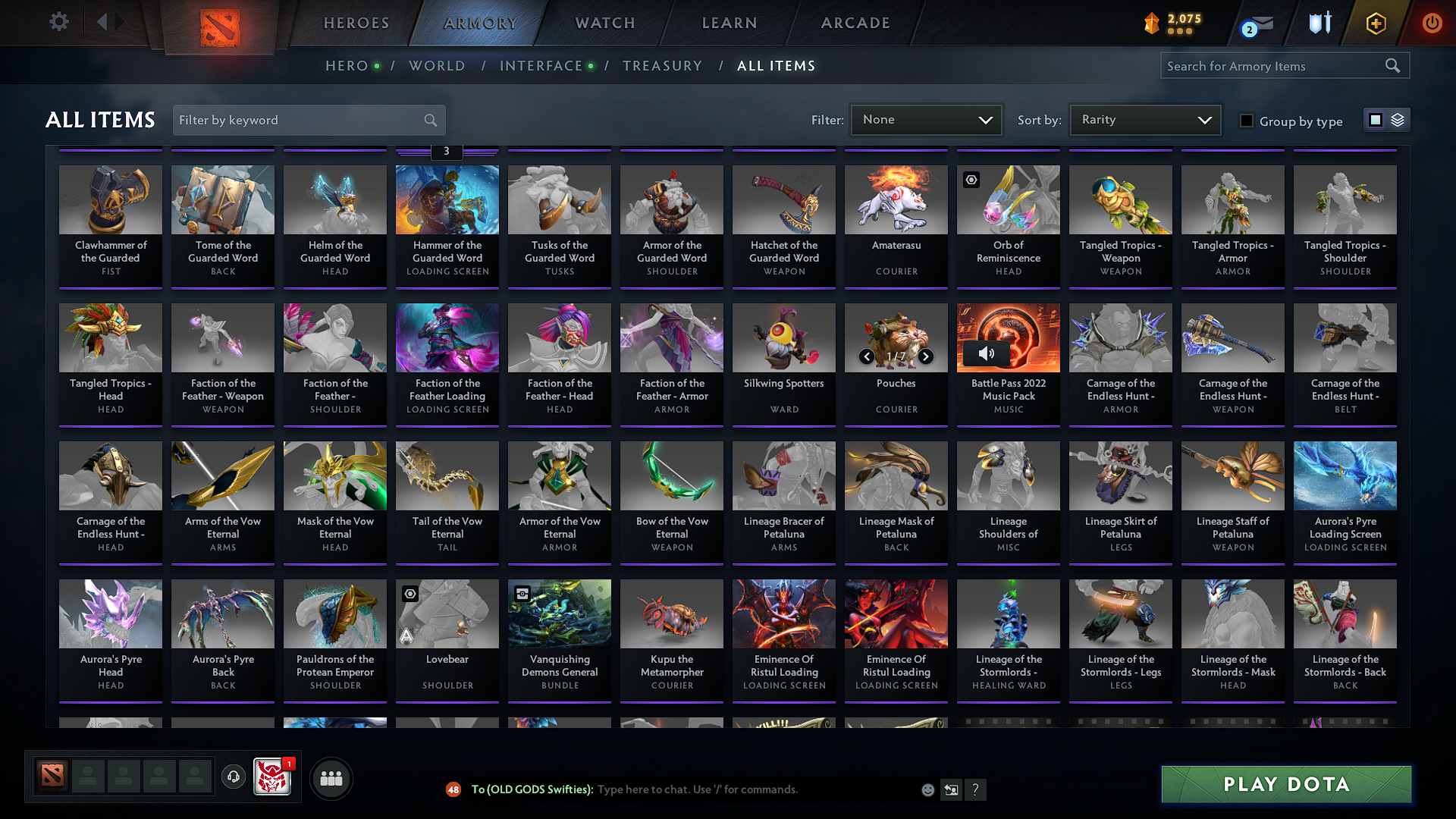Click the shield and sword Battle Report icon
The image size is (1456, 819).
click(1319, 23)
